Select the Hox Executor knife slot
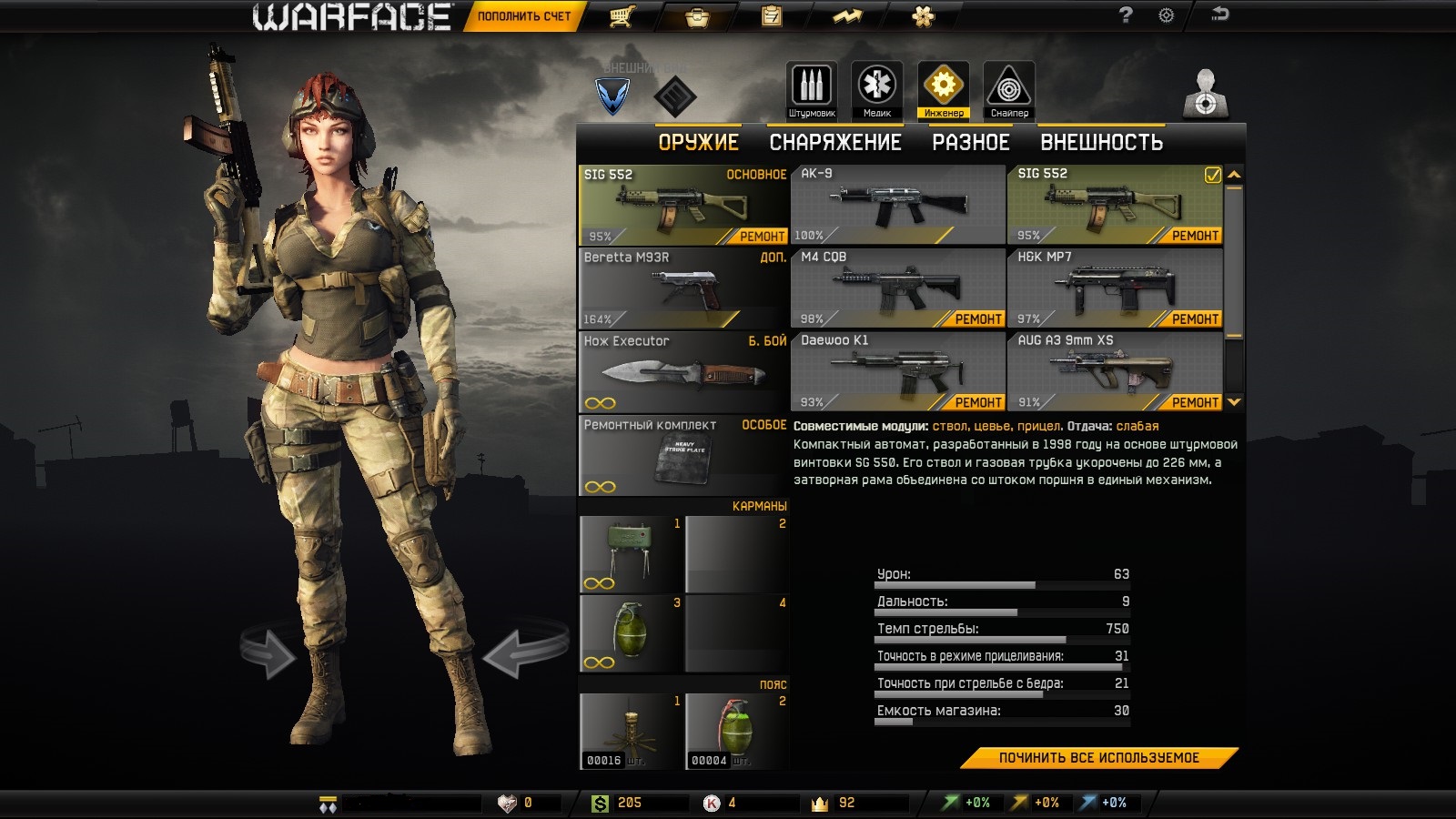This screenshot has height=819, width=1456. point(683,371)
